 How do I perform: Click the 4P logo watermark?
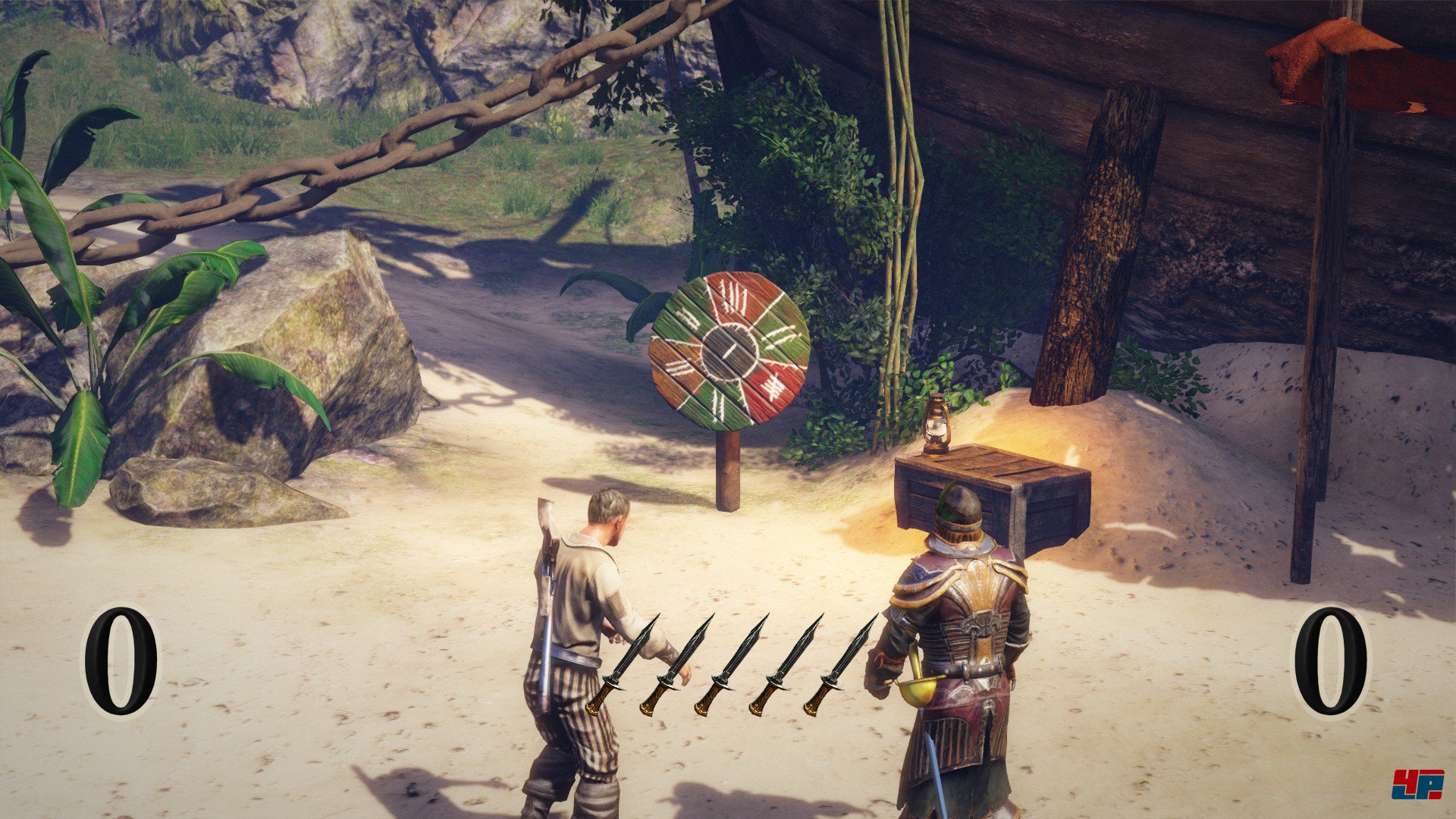[1417, 784]
